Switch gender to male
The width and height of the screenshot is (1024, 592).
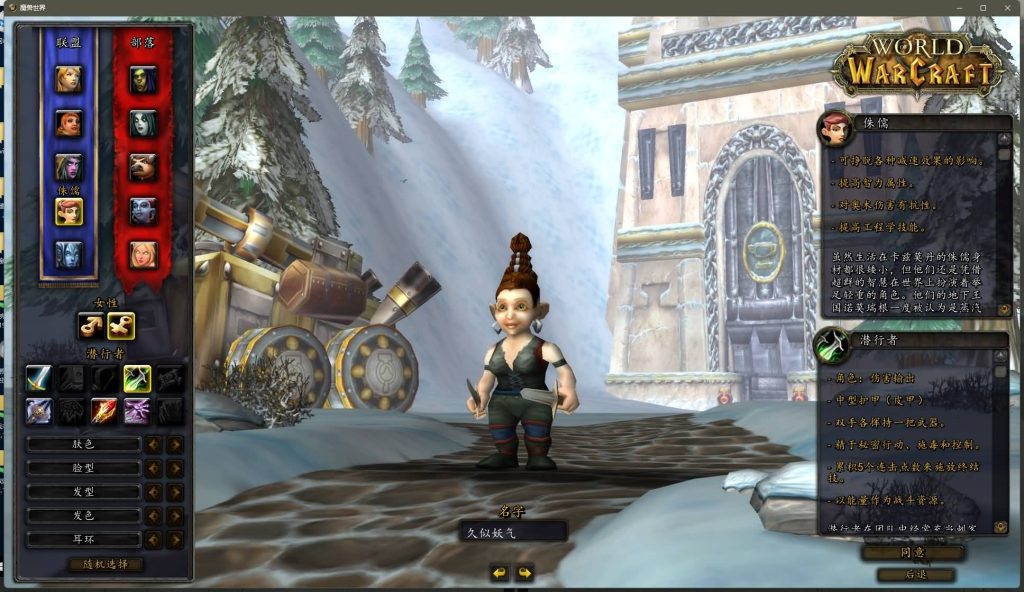point(92,326)
